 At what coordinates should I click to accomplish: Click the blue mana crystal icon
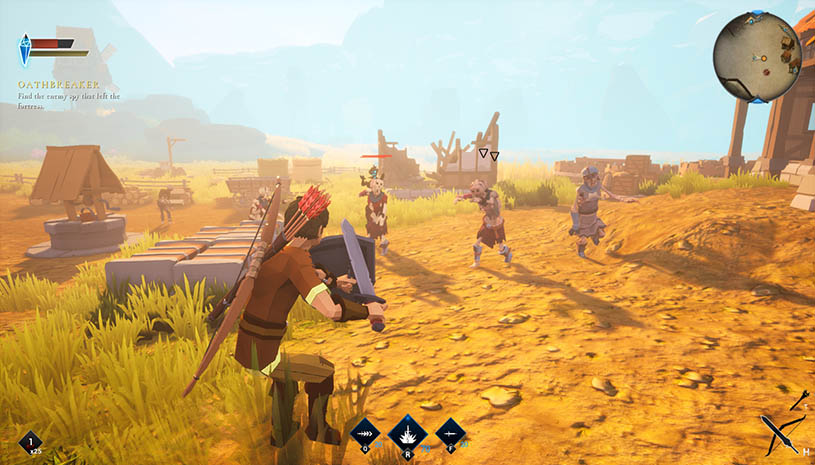(x=24, y=50)
